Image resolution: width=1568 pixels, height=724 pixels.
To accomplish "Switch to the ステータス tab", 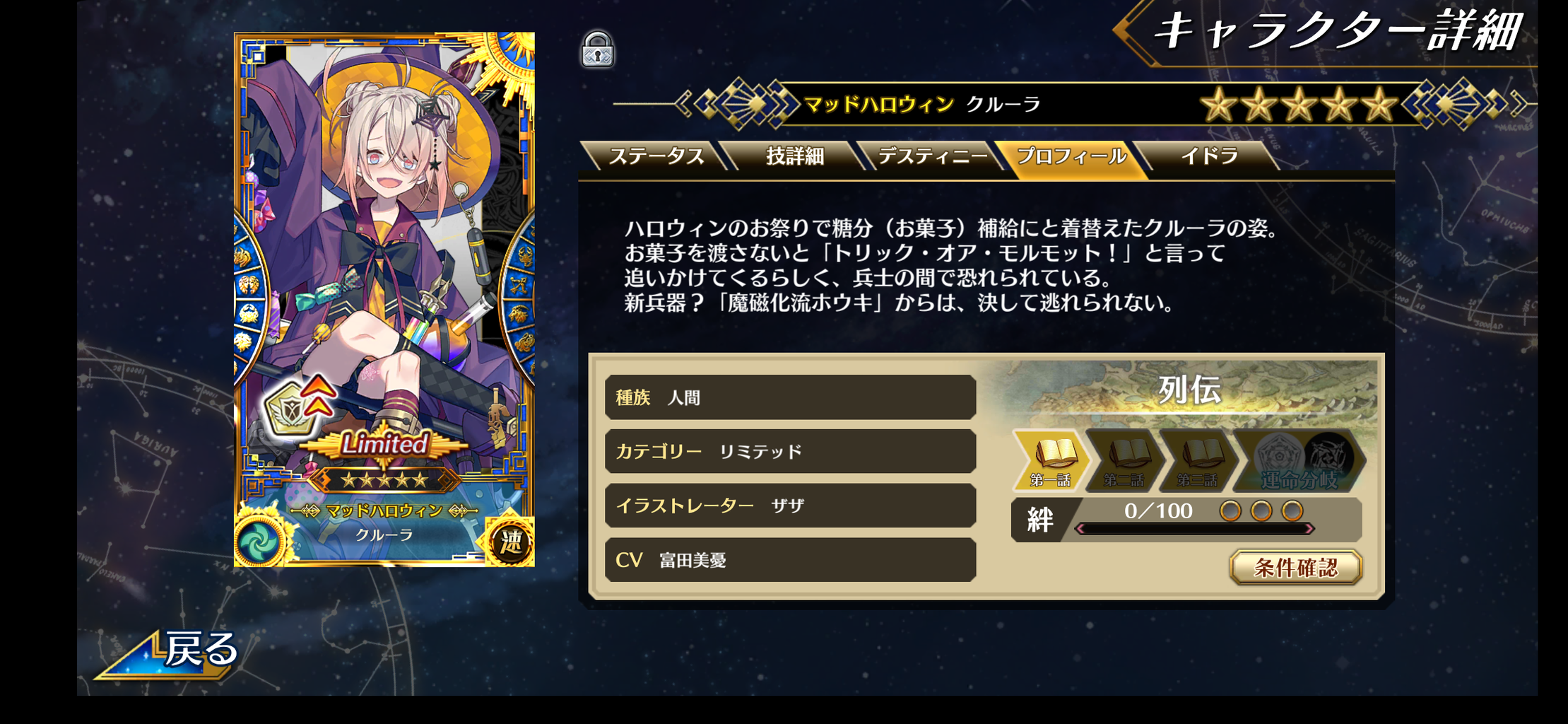I will tap(659, 156).
